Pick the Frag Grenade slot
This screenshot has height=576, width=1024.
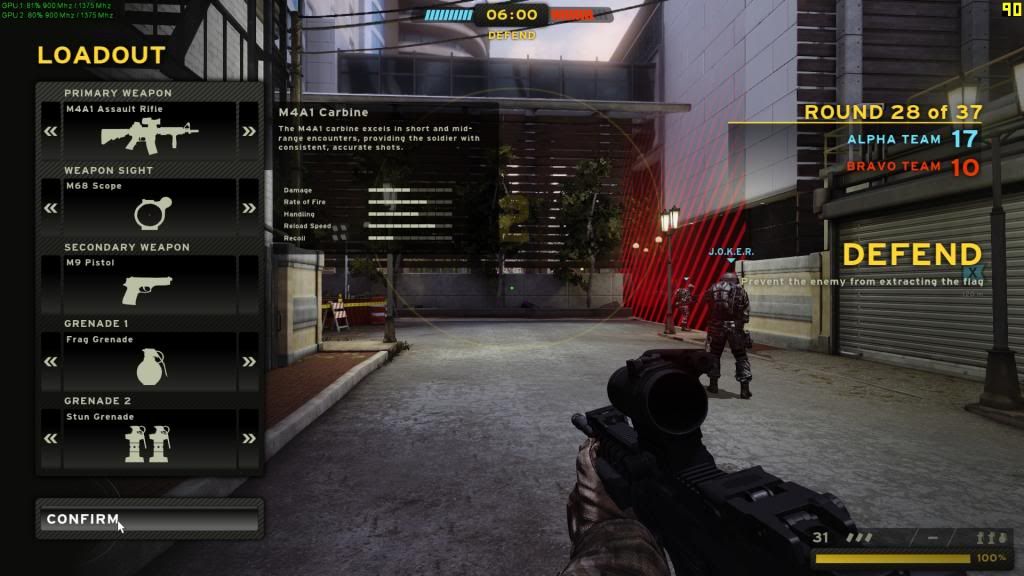(x=150, y=361)
